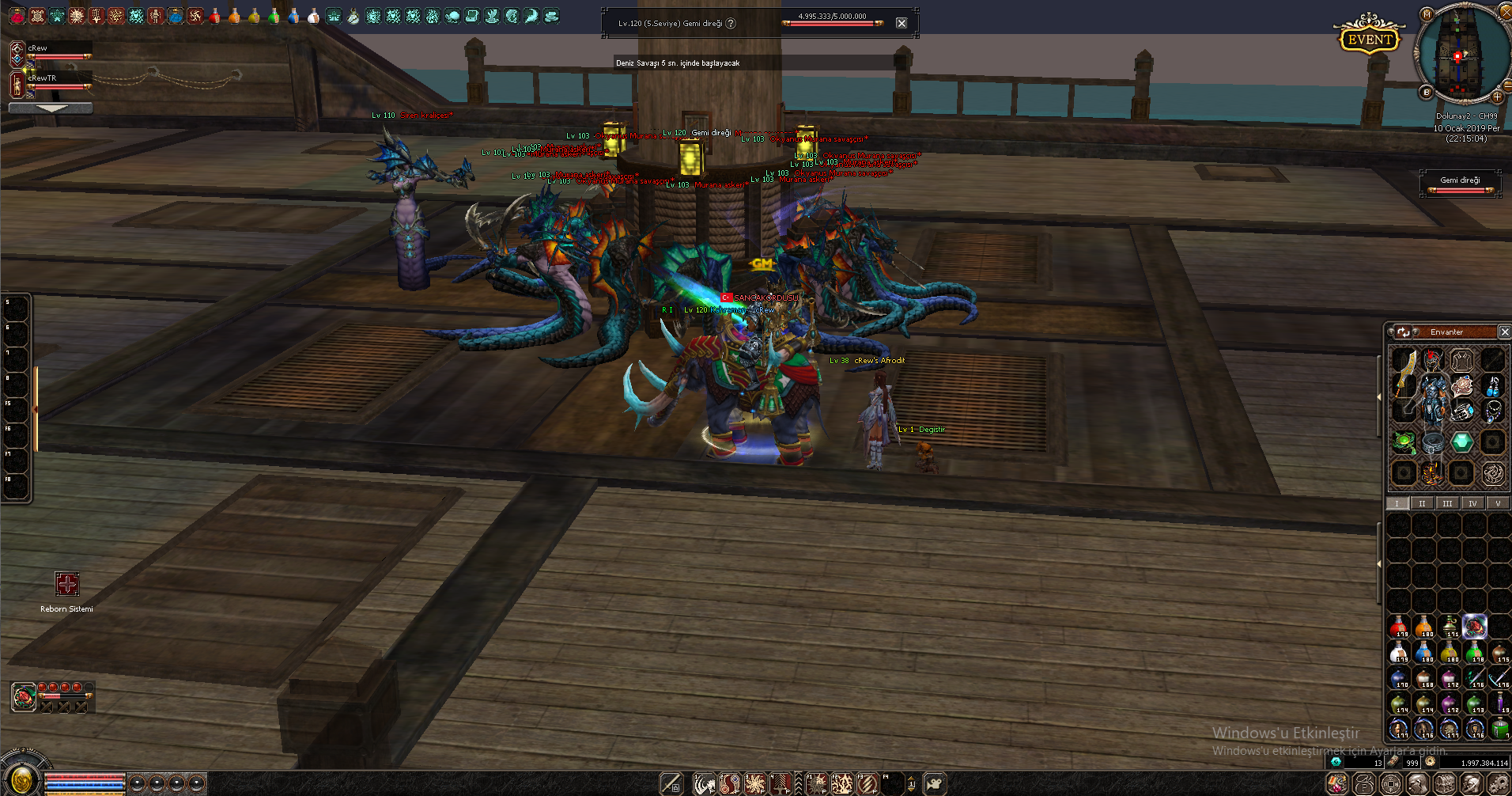The width and height of the screenshot is (1512, 796).
Task: Close the Gemi direği target bar
Action: point(902,23)
